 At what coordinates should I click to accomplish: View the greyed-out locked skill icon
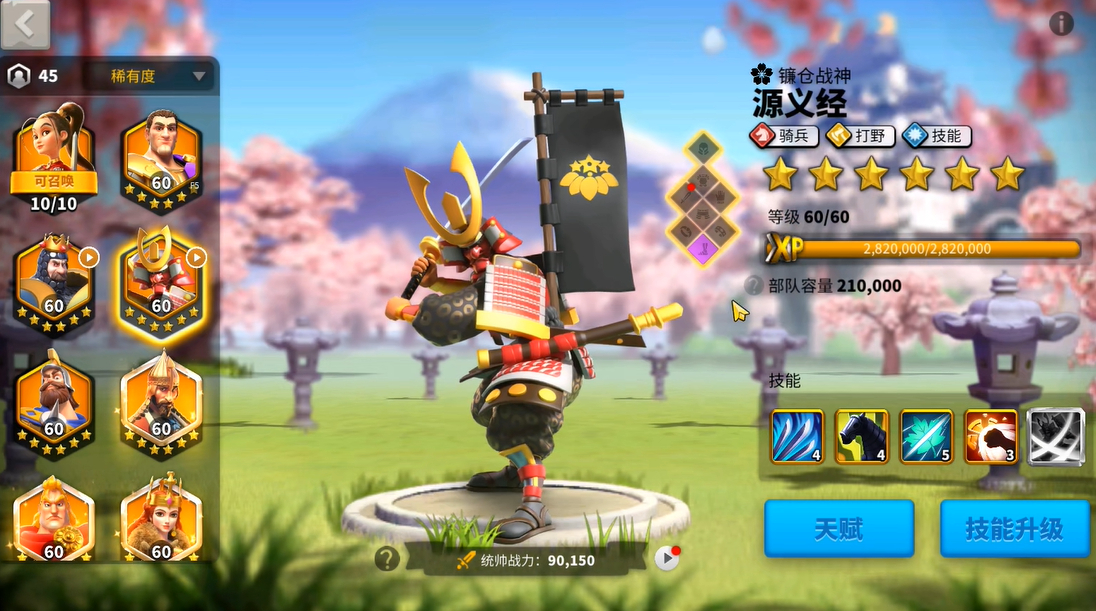(1055, 437)
